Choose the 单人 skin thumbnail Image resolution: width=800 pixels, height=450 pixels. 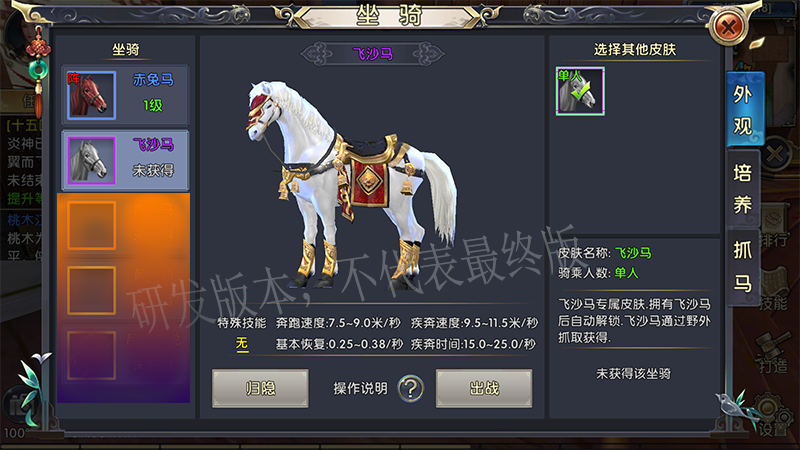tap(580, 92)
